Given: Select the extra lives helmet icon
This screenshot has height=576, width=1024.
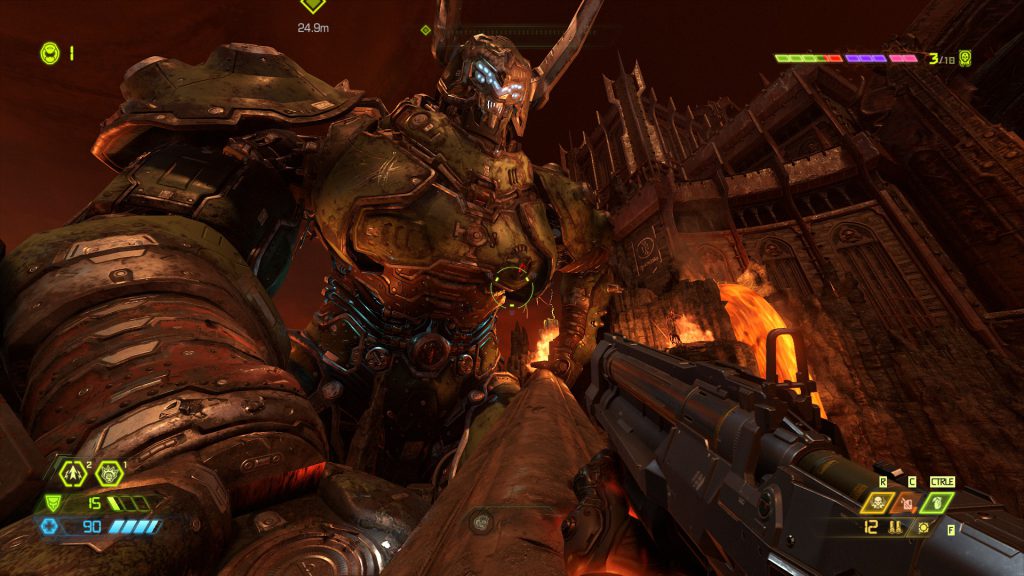Looking at the screenshot, I should (x=49, y=52).
